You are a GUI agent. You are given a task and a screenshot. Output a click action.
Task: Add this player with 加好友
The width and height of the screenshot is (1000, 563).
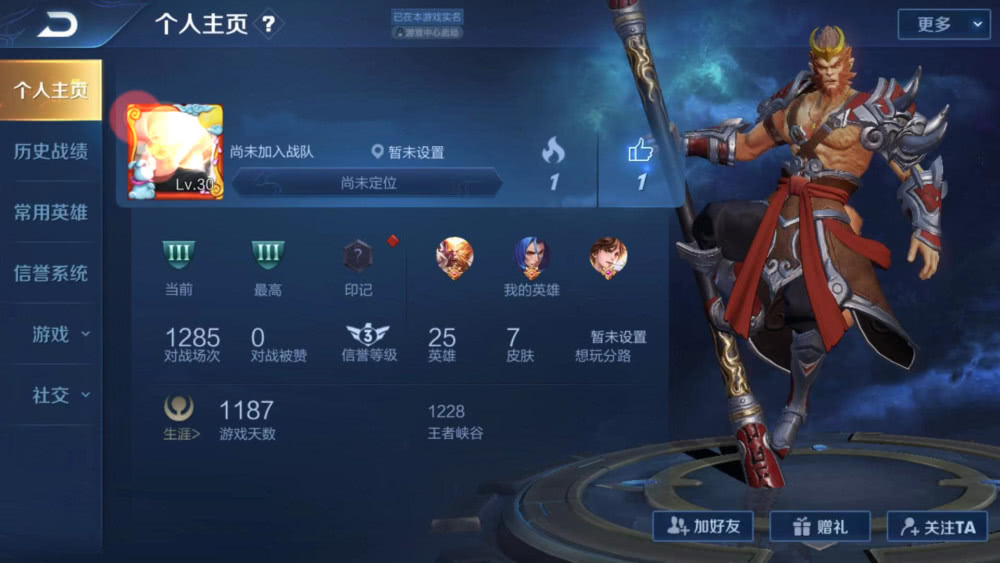tap(703, 526)
